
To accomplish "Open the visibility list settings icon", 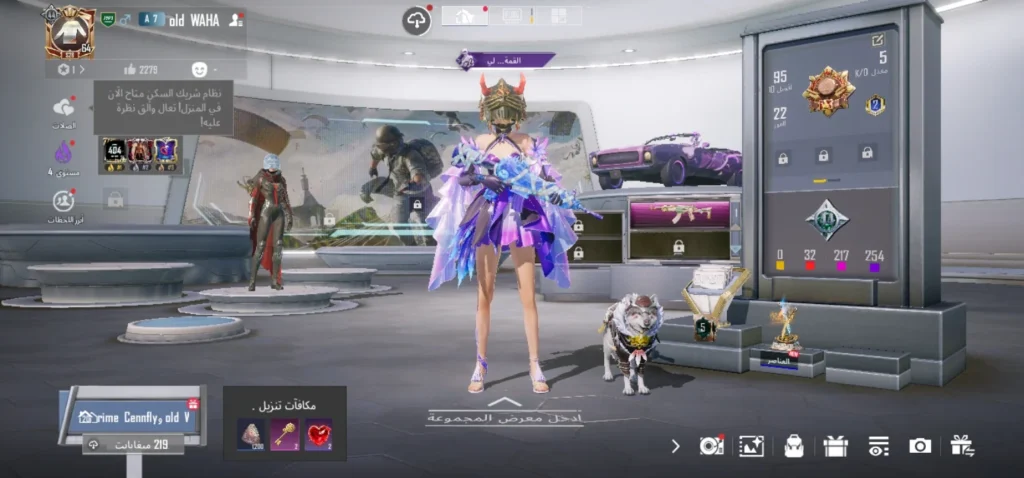I will (878, 446).
